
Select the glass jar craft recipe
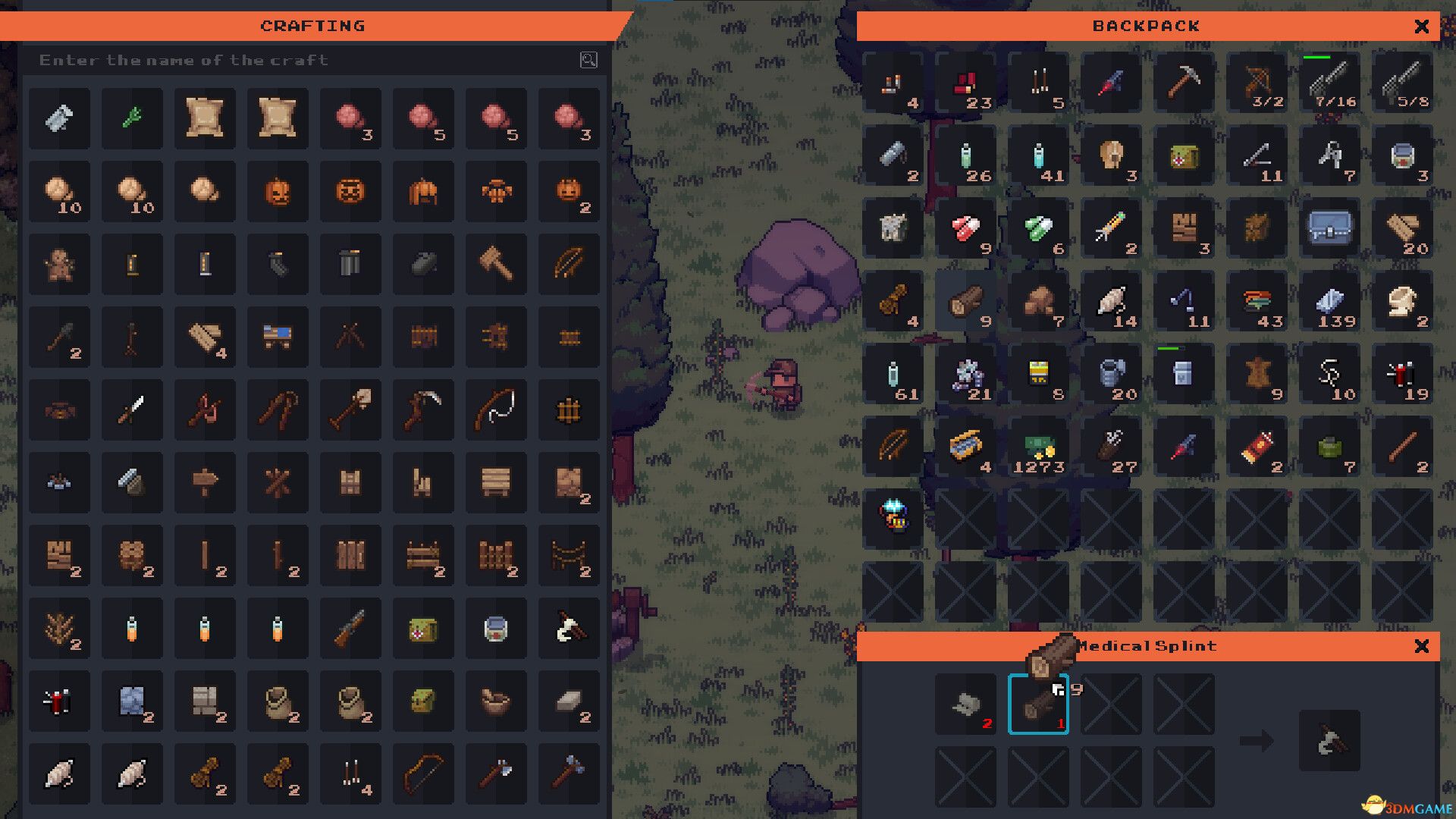click(496, 629)
